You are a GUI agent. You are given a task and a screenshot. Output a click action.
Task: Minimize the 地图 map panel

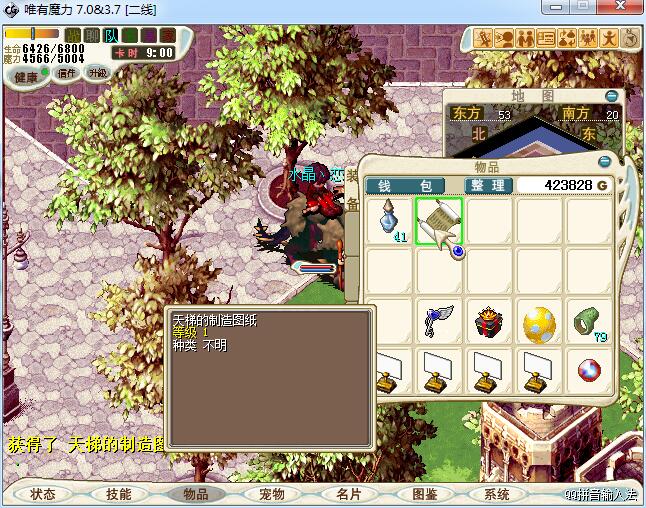coord(611,96)
